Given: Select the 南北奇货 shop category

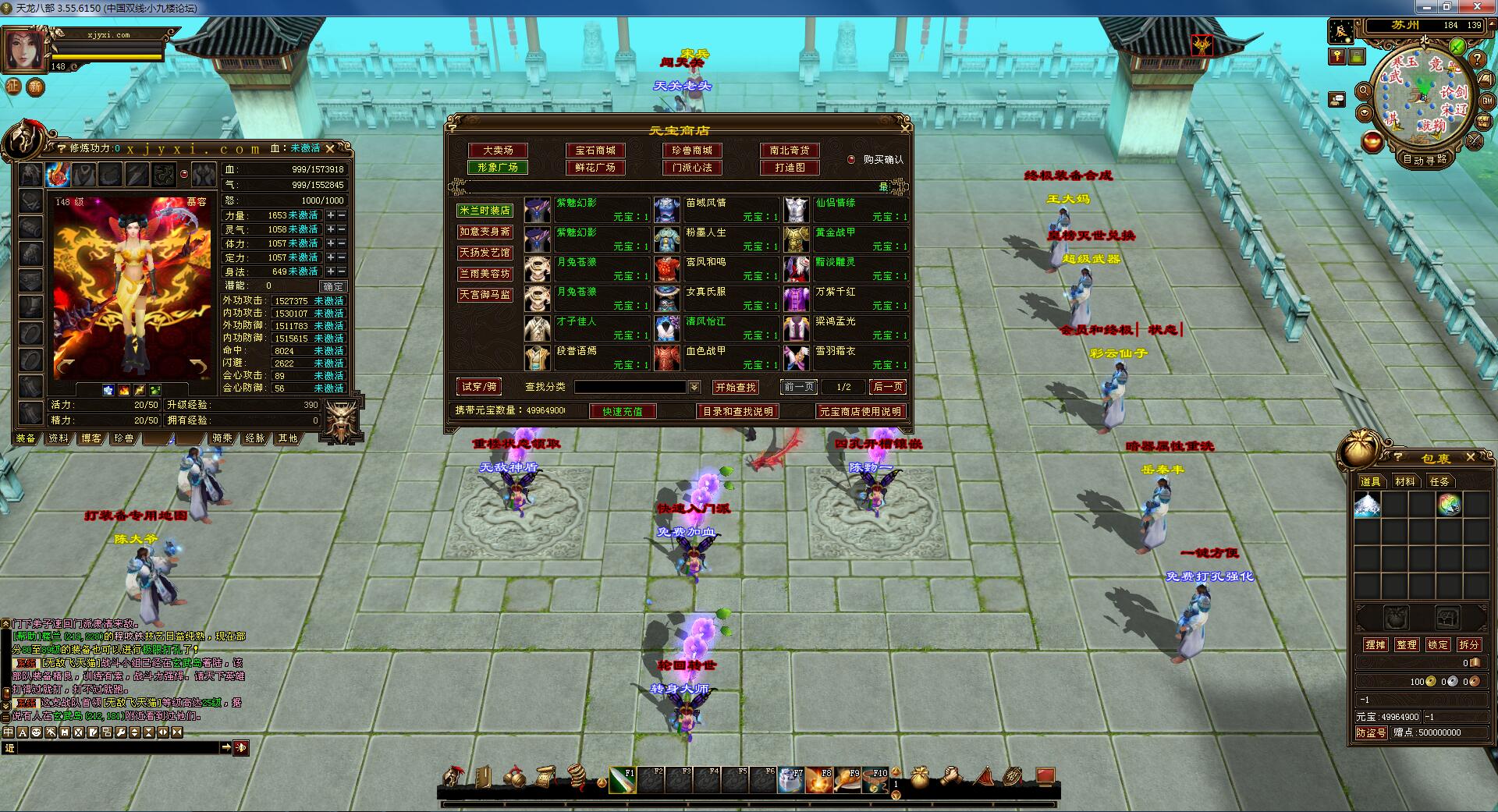Looking at the screenshot, I should point(790,151).
